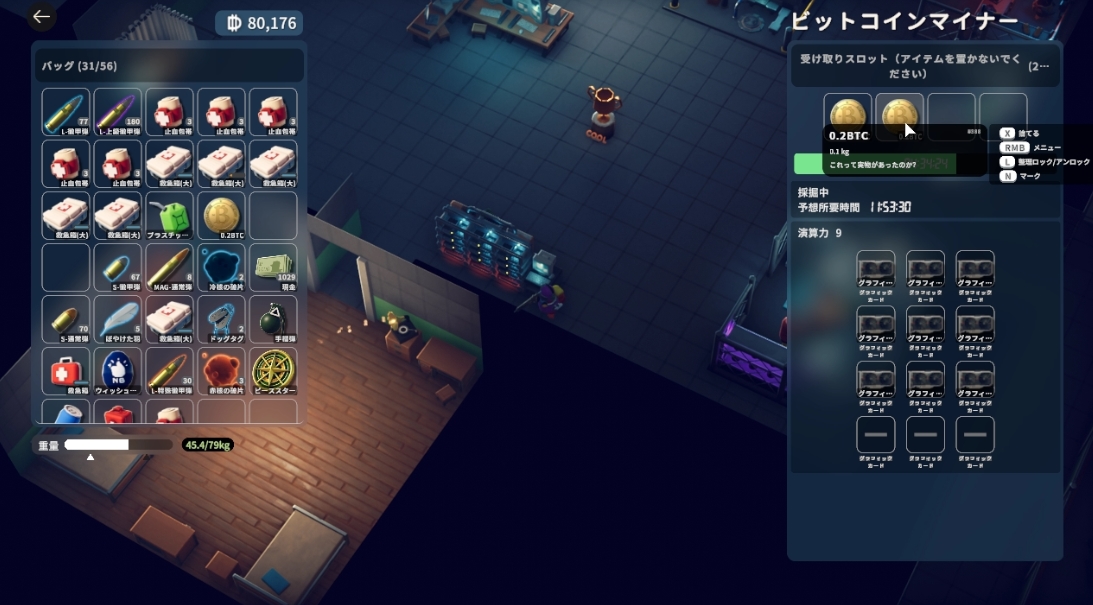The image size is (1093, 605).
Task: Choose the 0.2BTC coin in the bag
Action: click(222, 215)
